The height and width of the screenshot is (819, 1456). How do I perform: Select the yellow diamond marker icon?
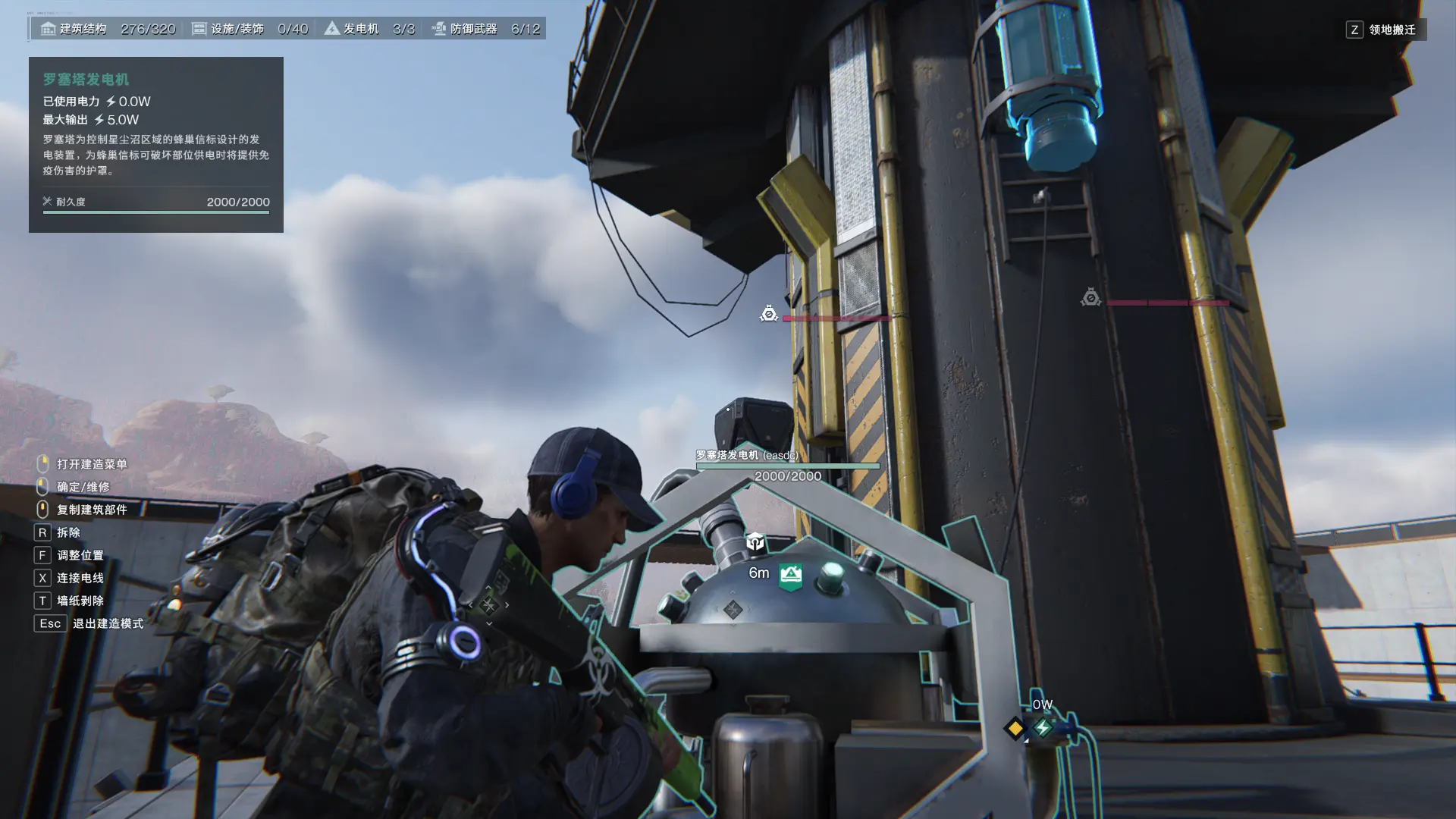pos(1015,728)
